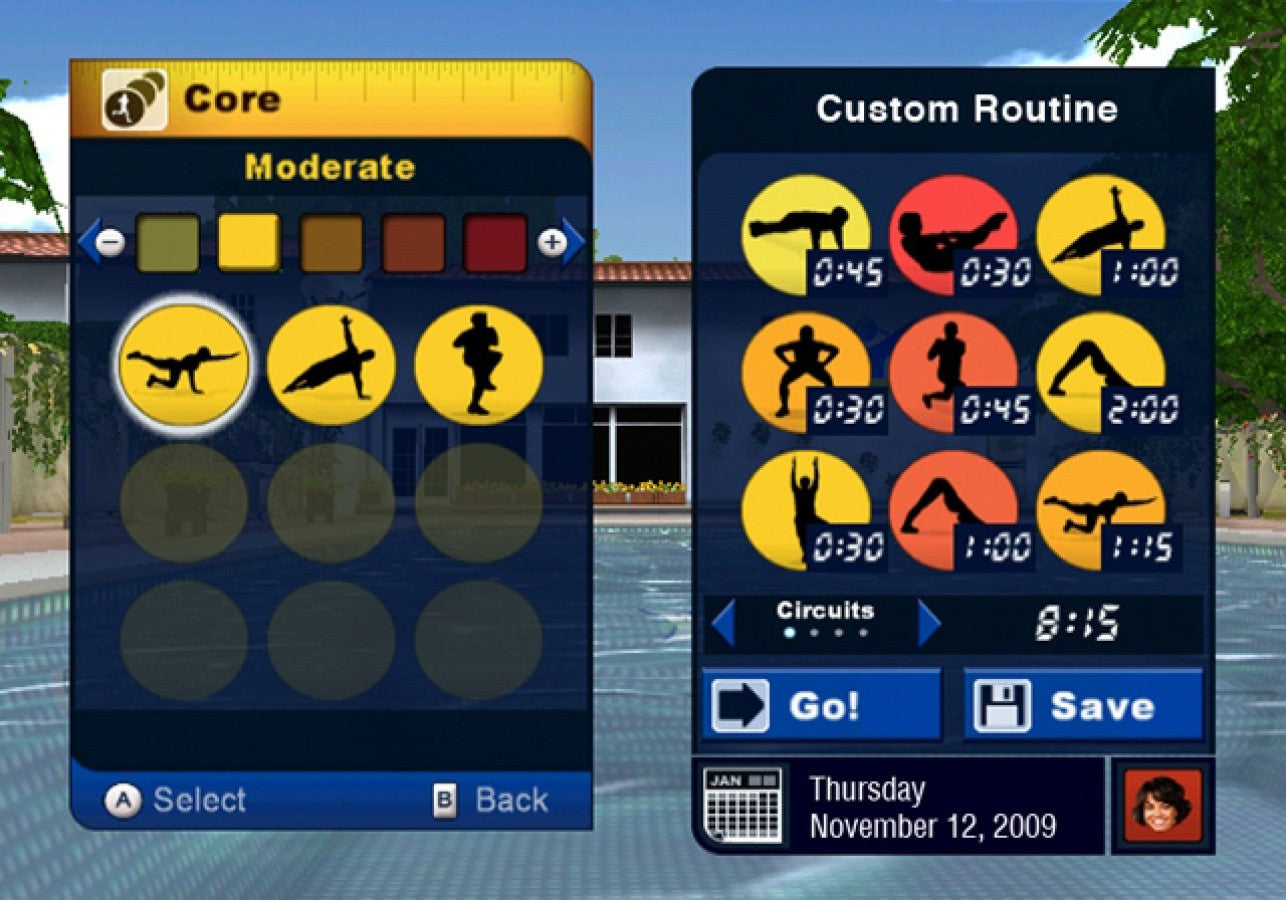Image resolution: width=1286 pixels, height=900 pixels.
Task: Click the minus button to lower difficulty
Action: (112, 243)
